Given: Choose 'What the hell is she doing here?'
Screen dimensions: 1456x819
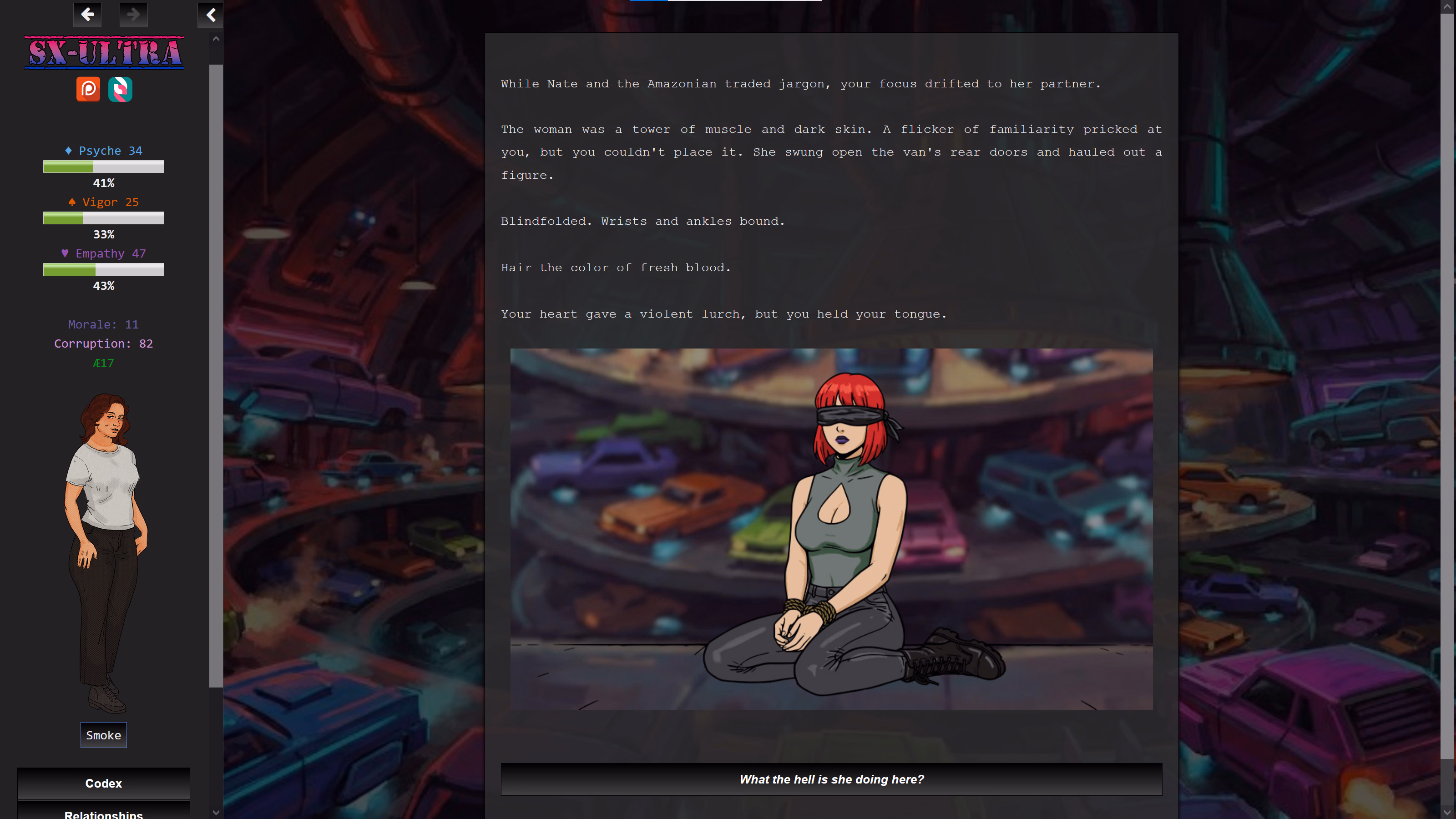Looking at the screenshot, I should (831, 779).
